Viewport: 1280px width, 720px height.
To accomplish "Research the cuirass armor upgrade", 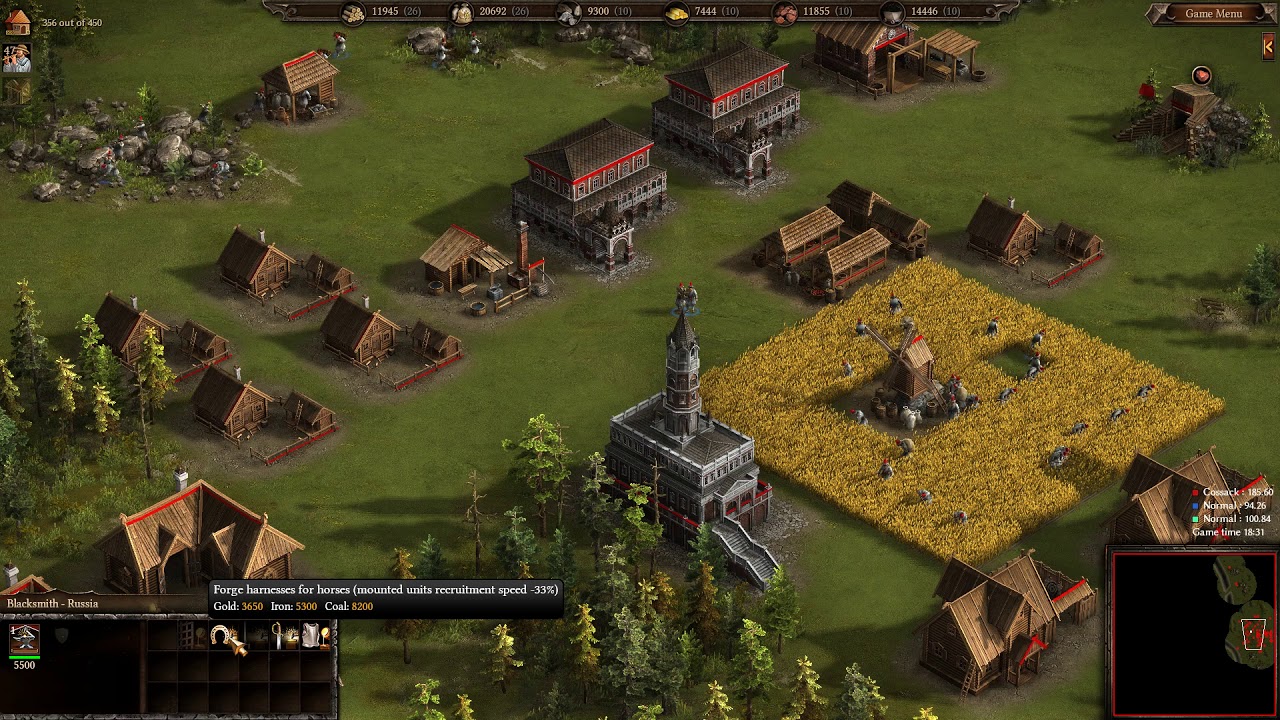I will pos(313,636).
